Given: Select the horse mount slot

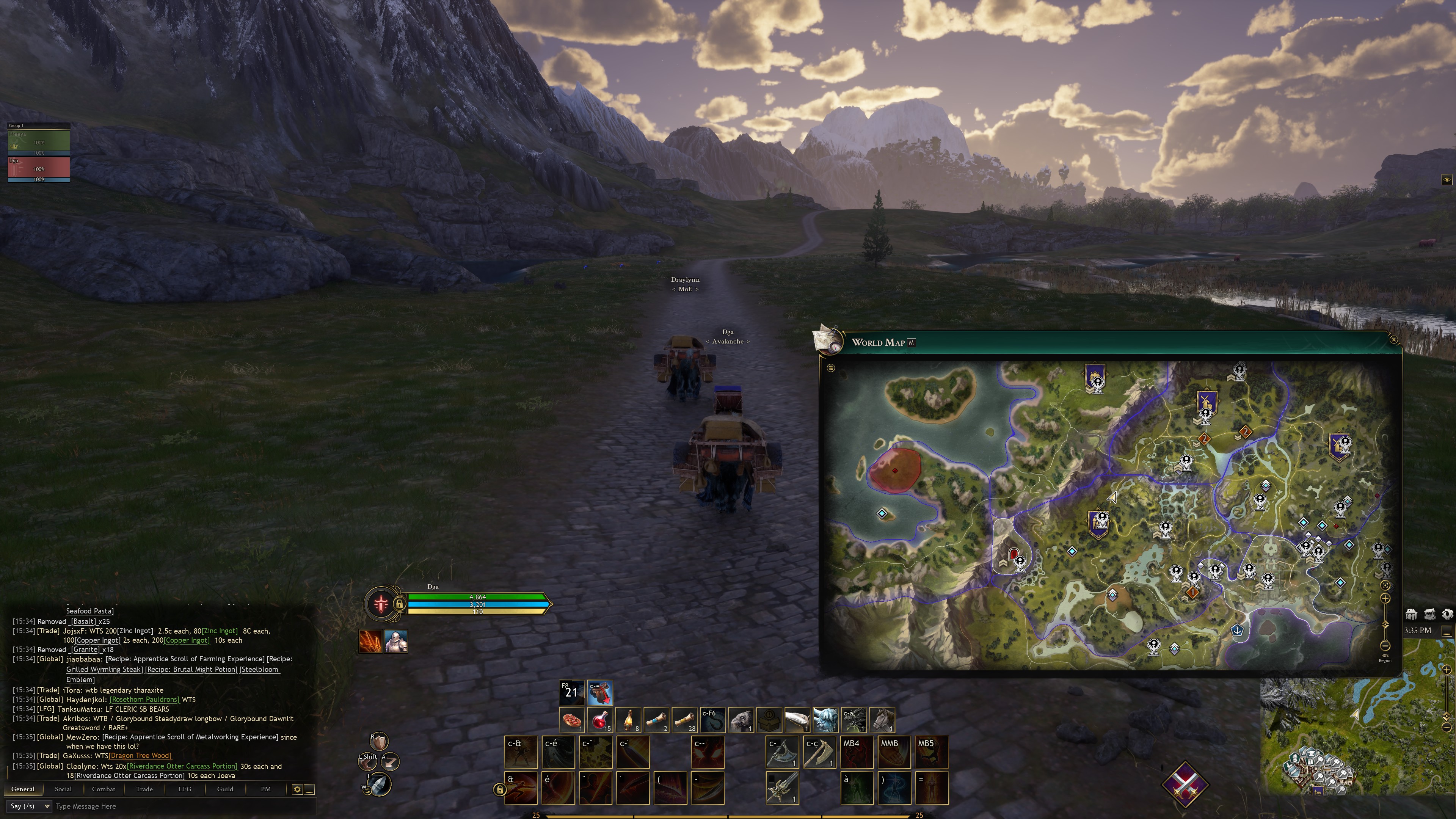Looking at the screenshot, I should click(x=882, y=720).
